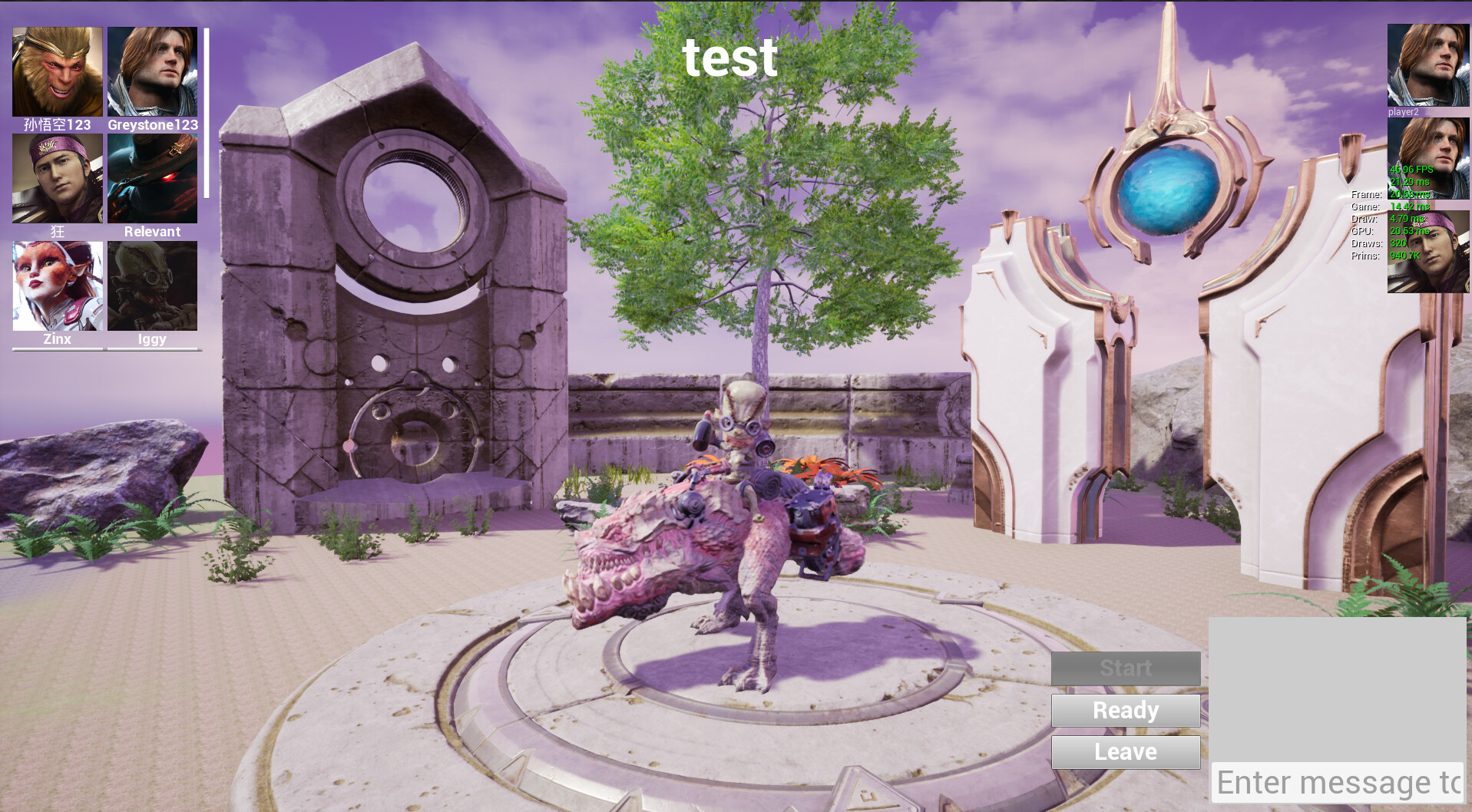The height and width of the screenshot is (812, 1472).
Task: Select the 狂 hero portrait
Action: (x=57, y=177)
